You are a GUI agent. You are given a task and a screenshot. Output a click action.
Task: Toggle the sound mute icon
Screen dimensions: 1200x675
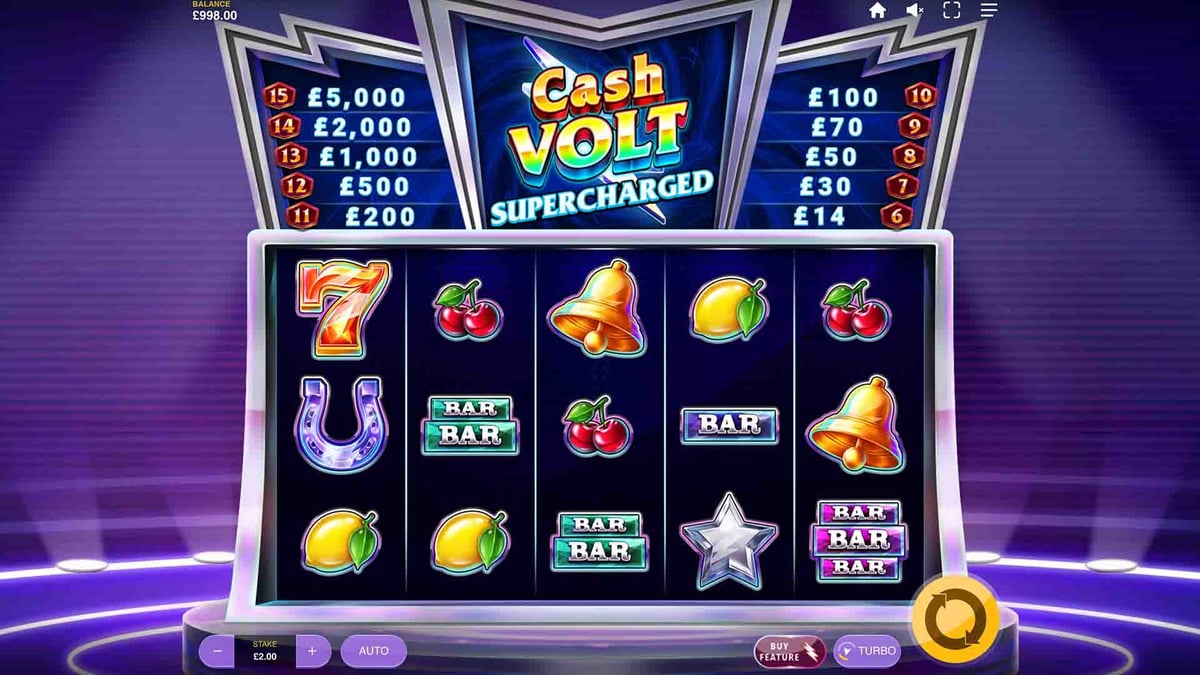tap(914, 11)
